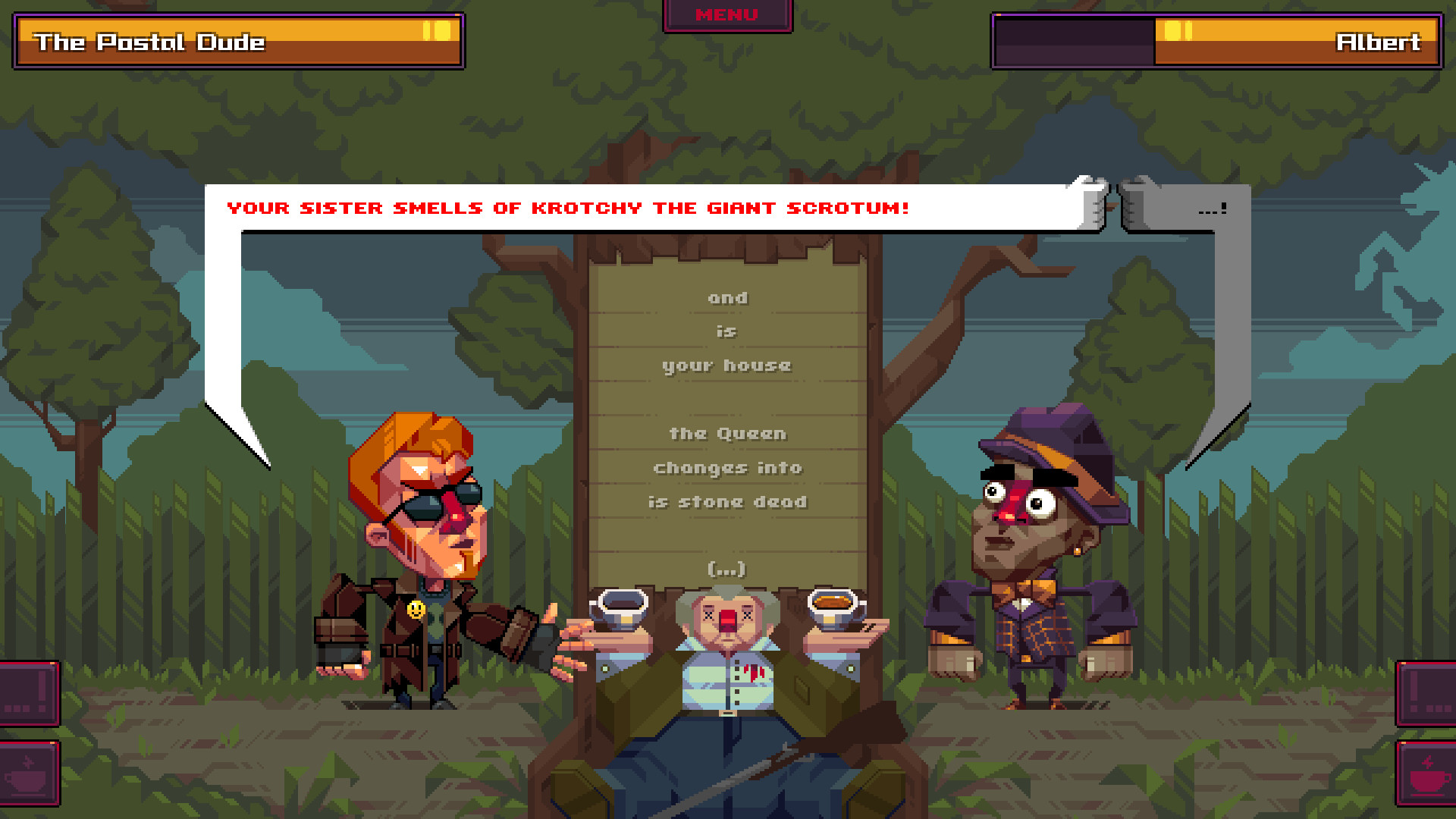Choose the phrase "your house"
Viewport: 1456px width, 819px height.
tap(726, 365)
